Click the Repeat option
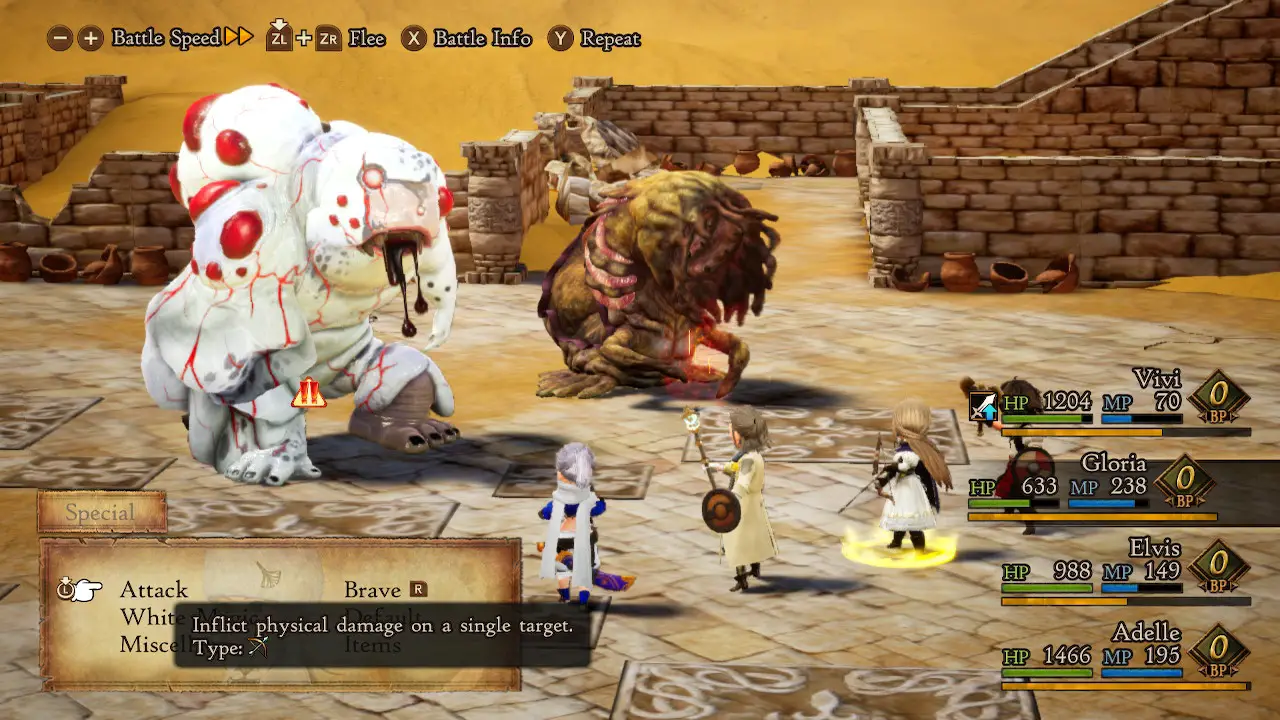 pyautogui.click(x=609, y=39)
